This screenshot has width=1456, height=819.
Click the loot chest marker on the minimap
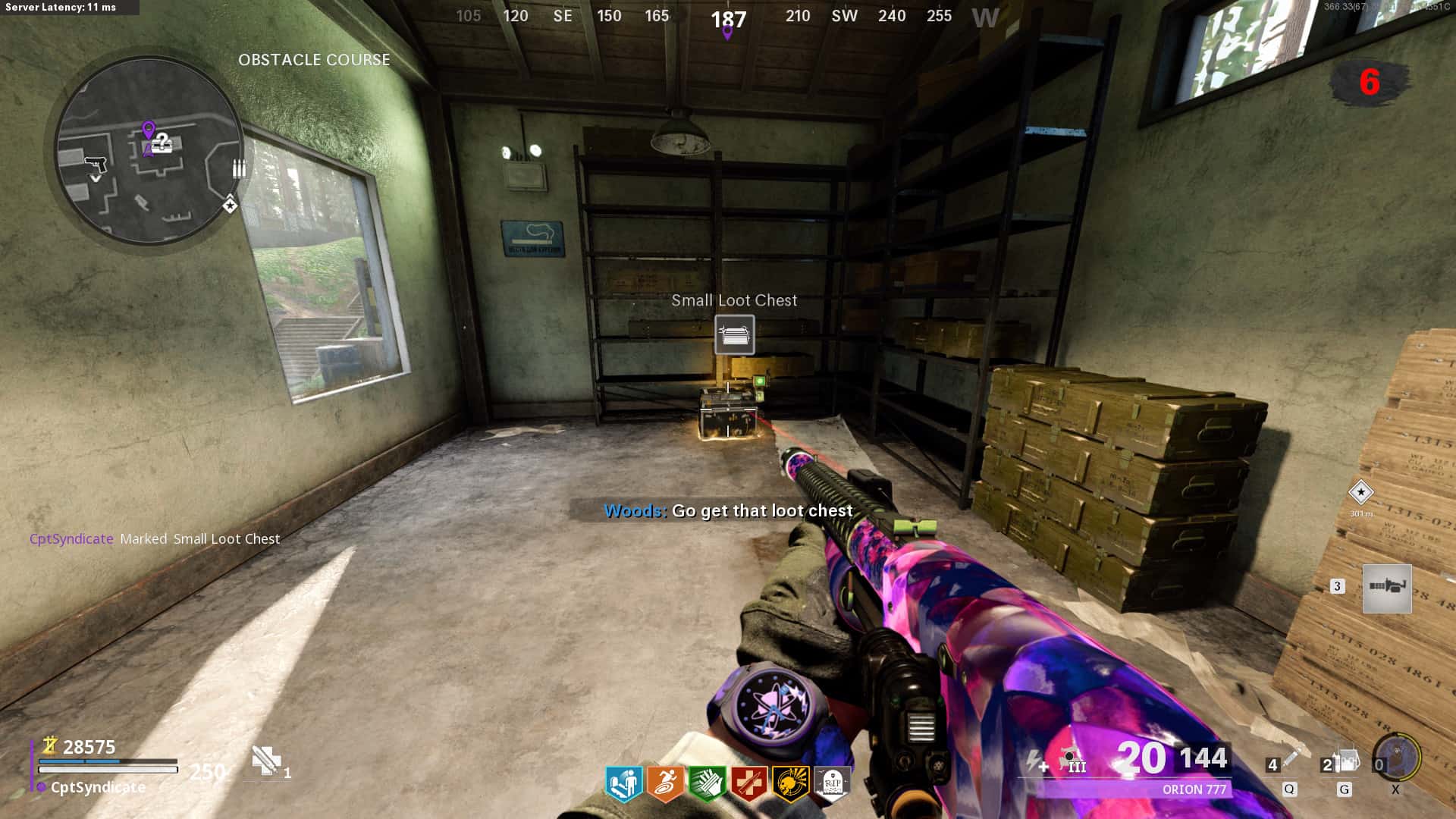pyautogui.click(x=162, y=142)
